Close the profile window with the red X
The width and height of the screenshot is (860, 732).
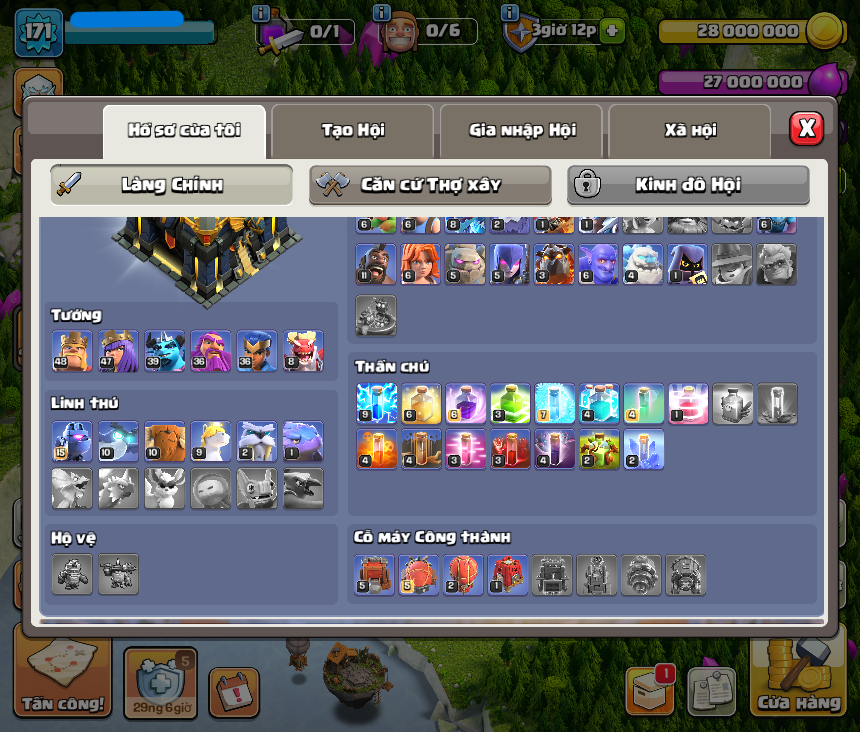(x=806, y=128)
